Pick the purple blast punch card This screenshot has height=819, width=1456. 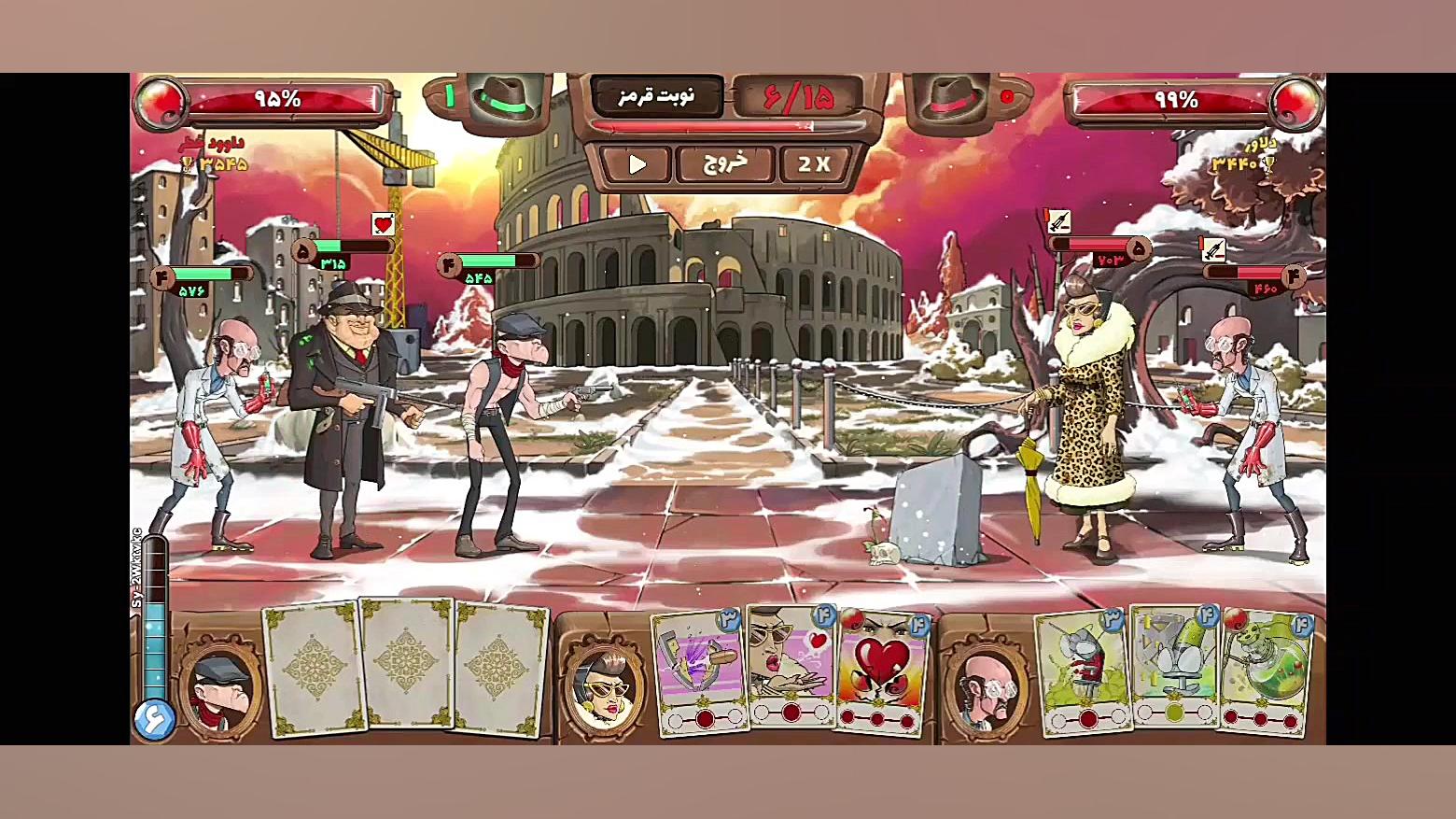coord(700,671)
